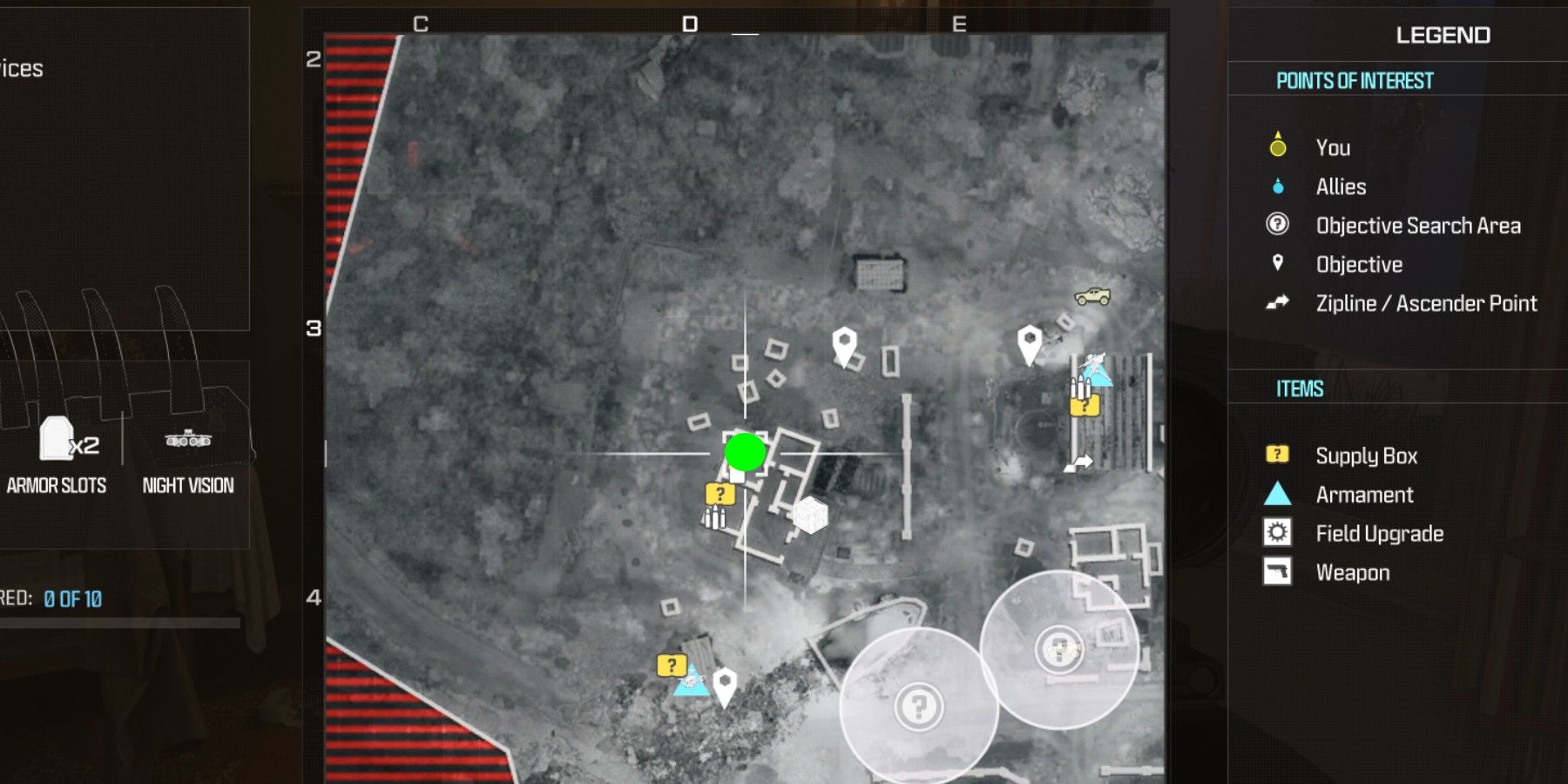Click the Legend panel title
Viewport: 1568px width, 784px height.
click(x=1442, y=36)
